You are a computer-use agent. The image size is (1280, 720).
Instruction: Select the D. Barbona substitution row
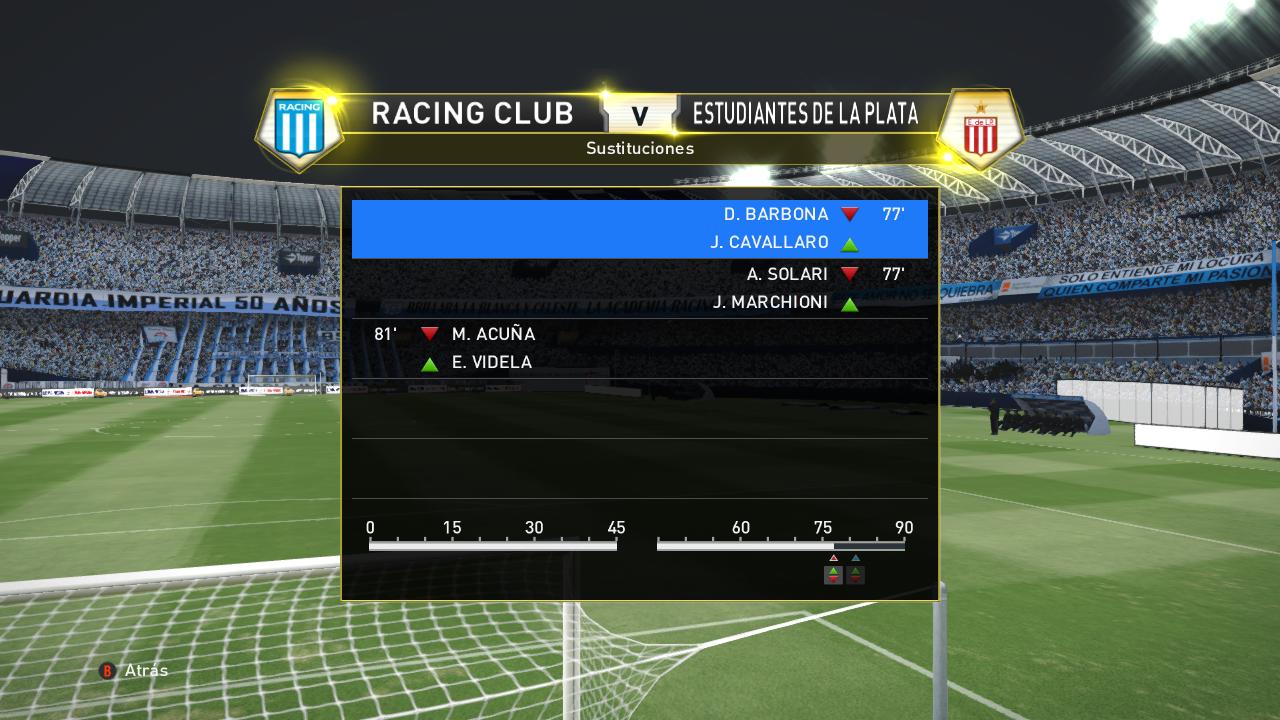640,228
